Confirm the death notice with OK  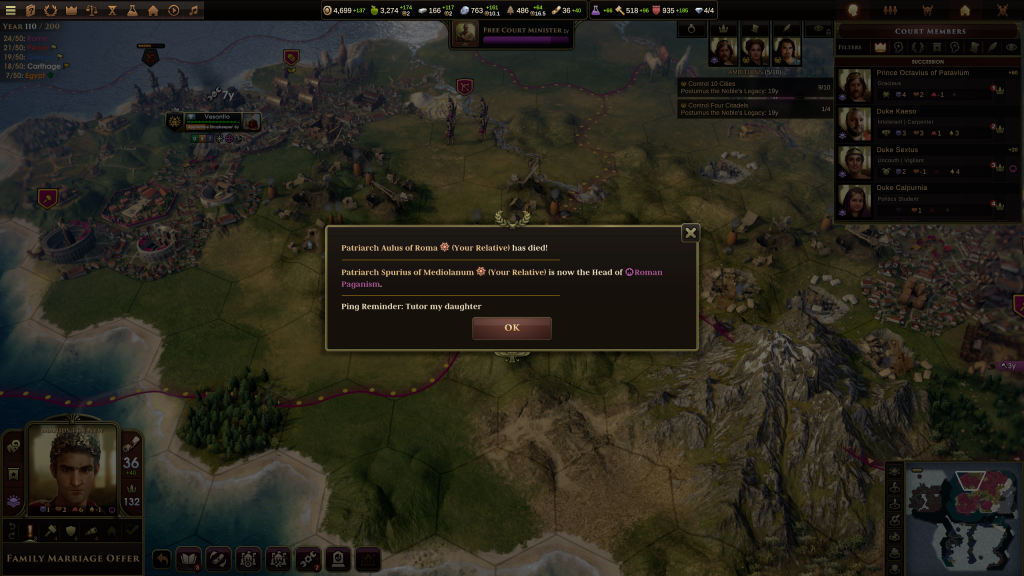(x=511, y=328)
